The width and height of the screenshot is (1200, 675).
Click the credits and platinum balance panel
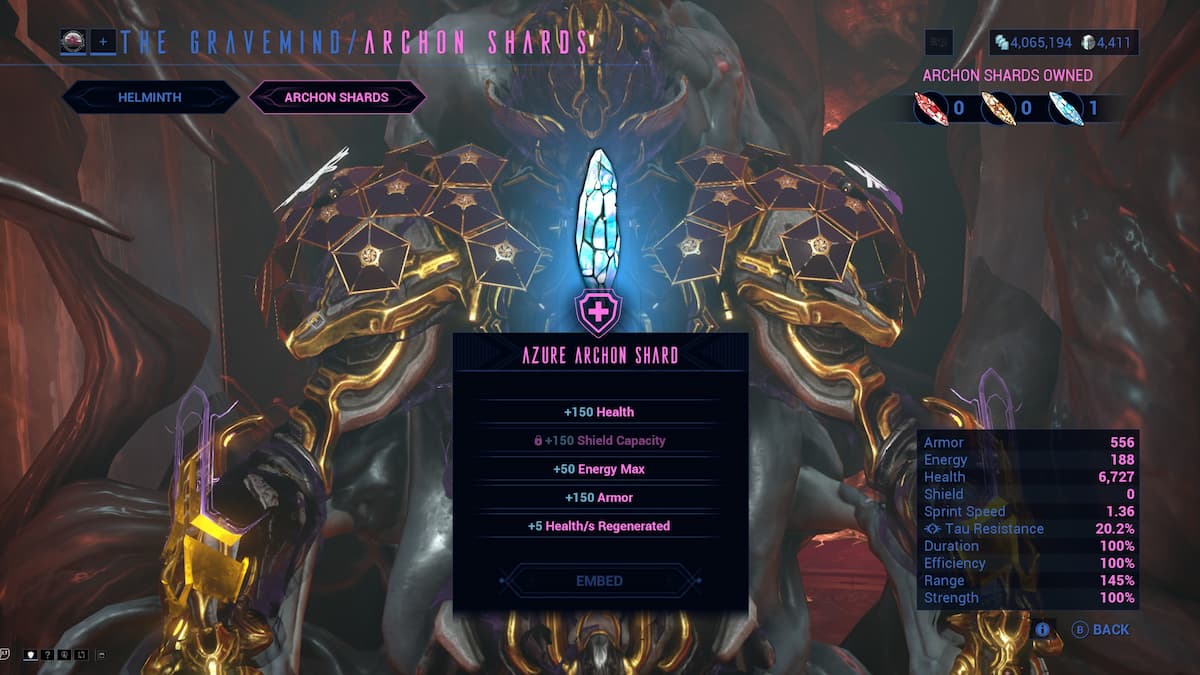[1064, 43]
